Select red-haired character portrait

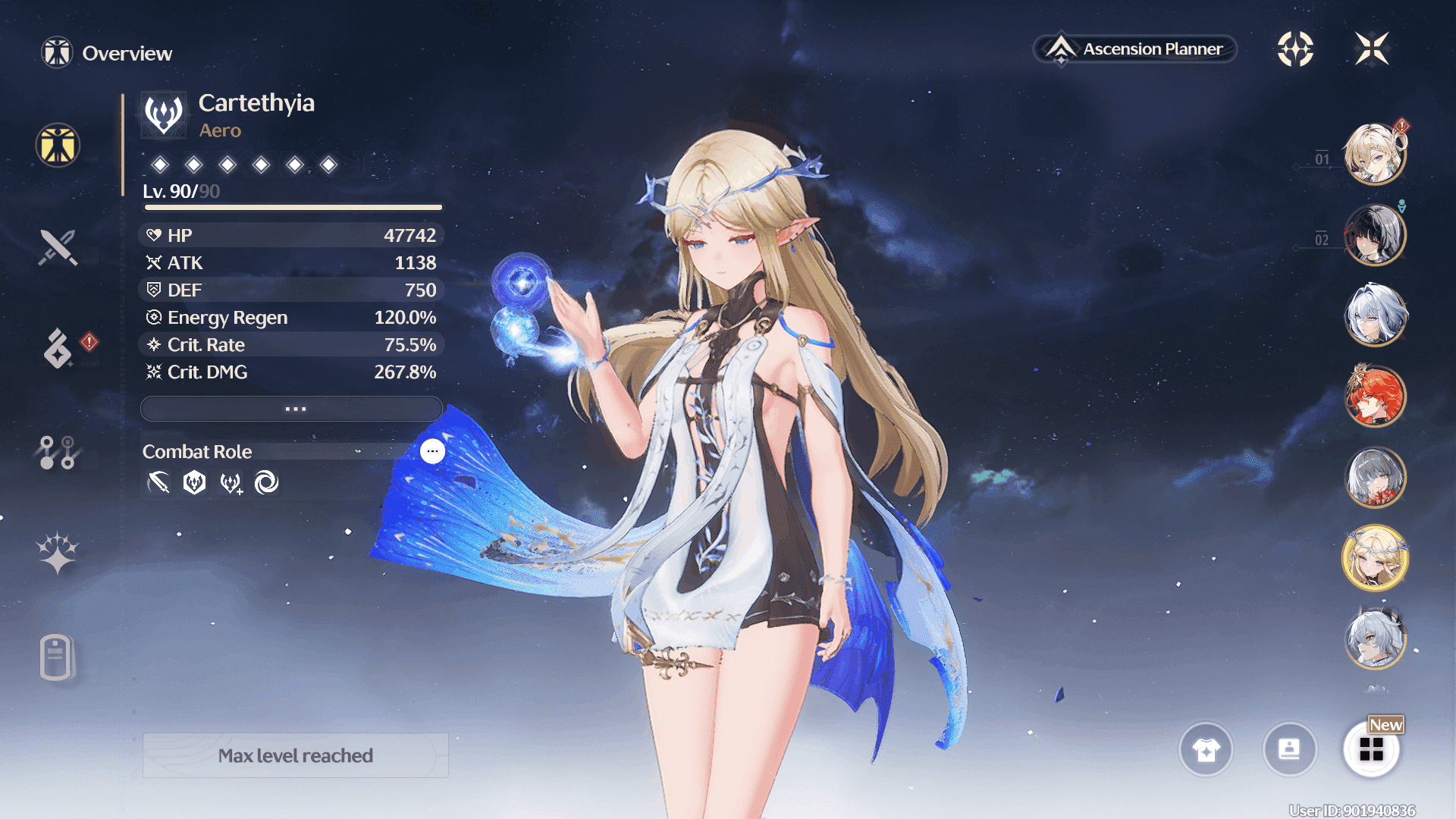1375,396
